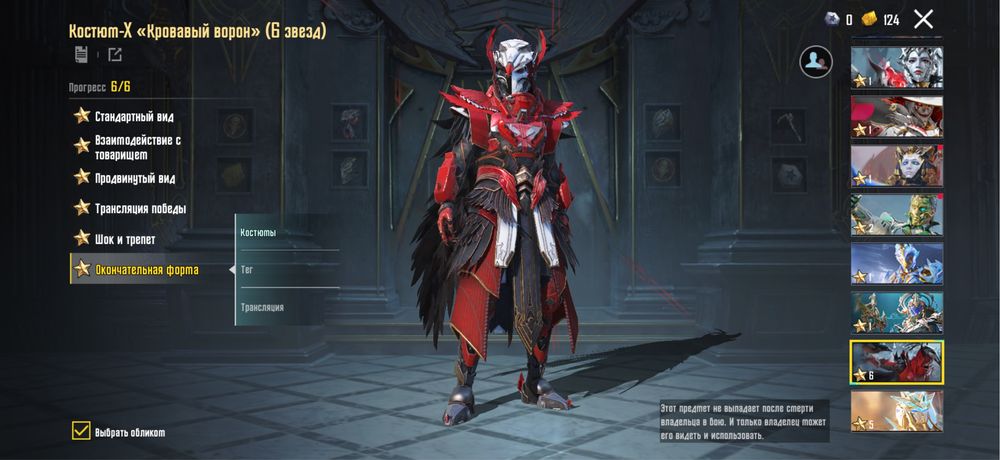Click the share arrow icon under the title
1000x460 pixels.
point(115,54)
